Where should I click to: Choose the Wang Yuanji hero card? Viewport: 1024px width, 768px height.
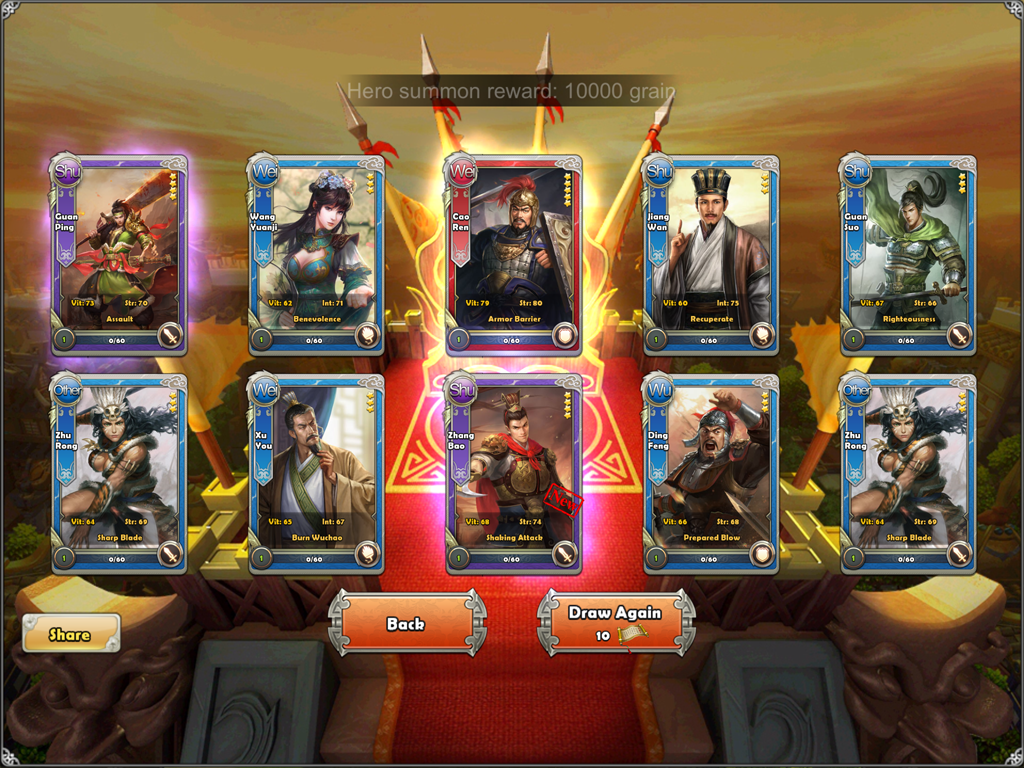point(316,254)
